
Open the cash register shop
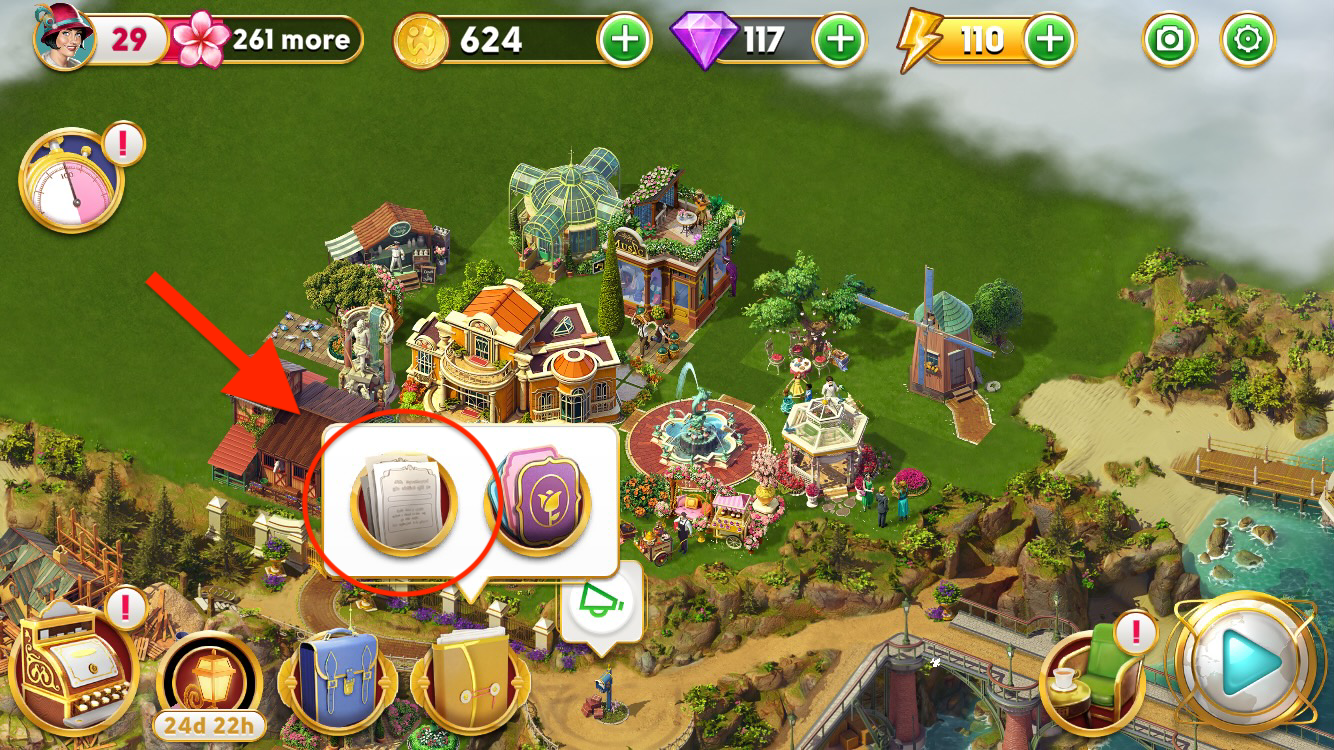[75, 666]
